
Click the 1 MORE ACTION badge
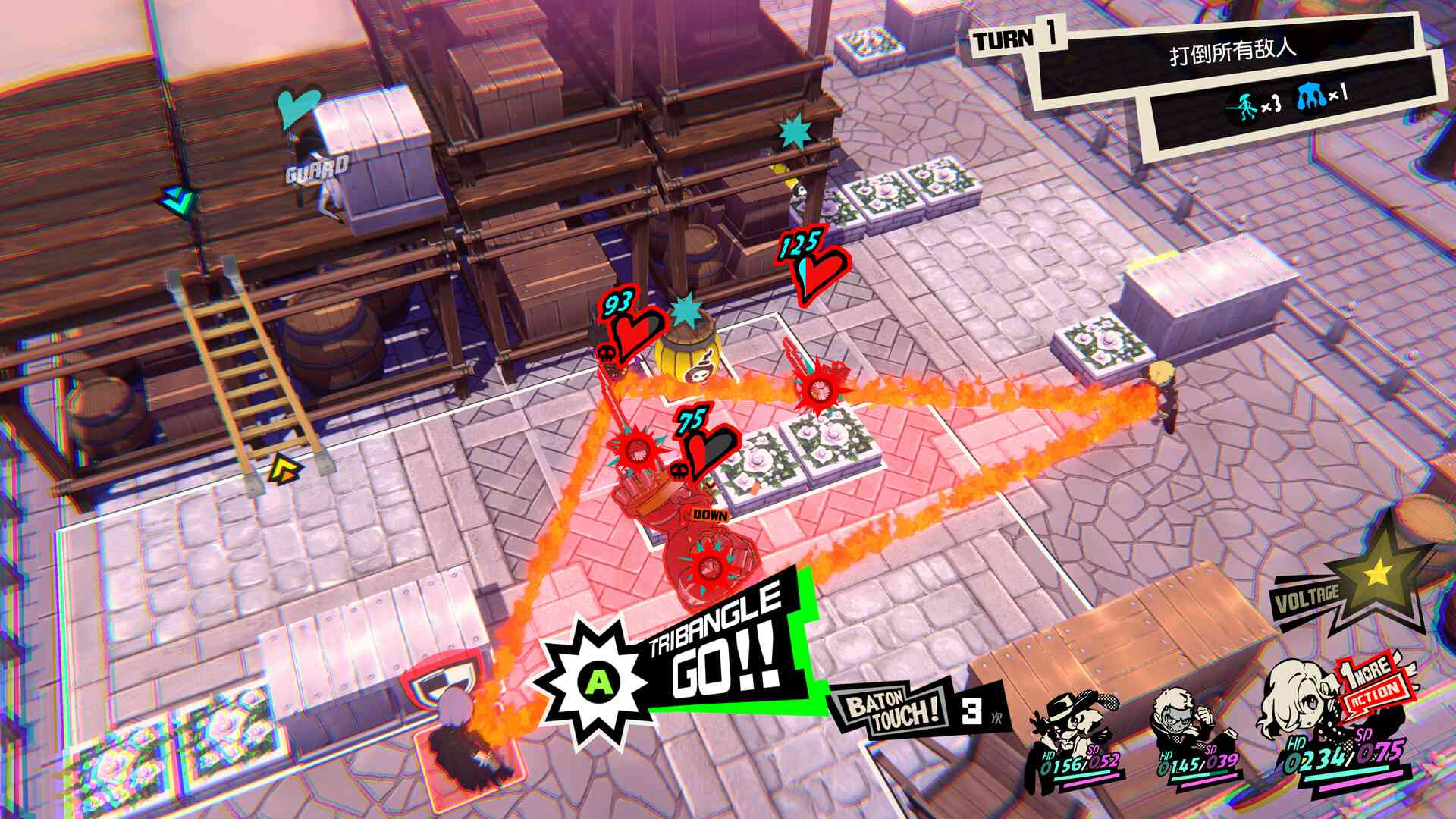(1369, 686)
